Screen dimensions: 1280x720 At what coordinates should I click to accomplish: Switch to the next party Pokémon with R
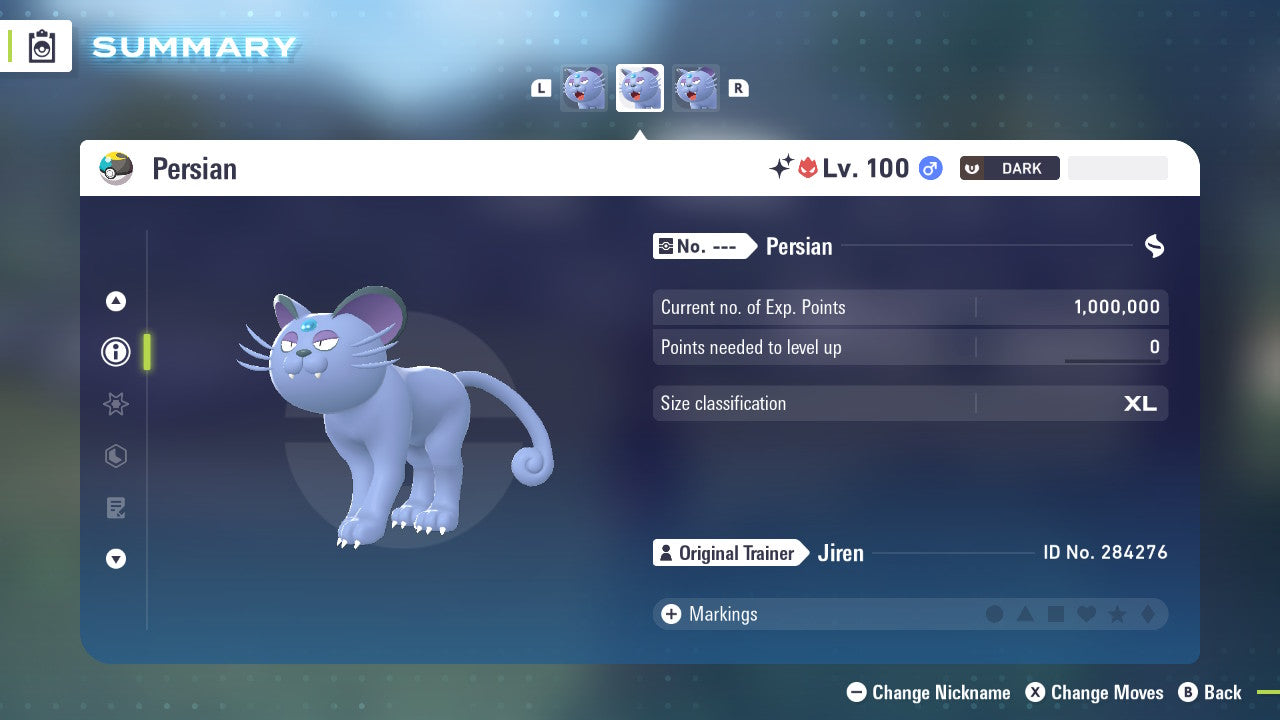[x=738, y=88]
